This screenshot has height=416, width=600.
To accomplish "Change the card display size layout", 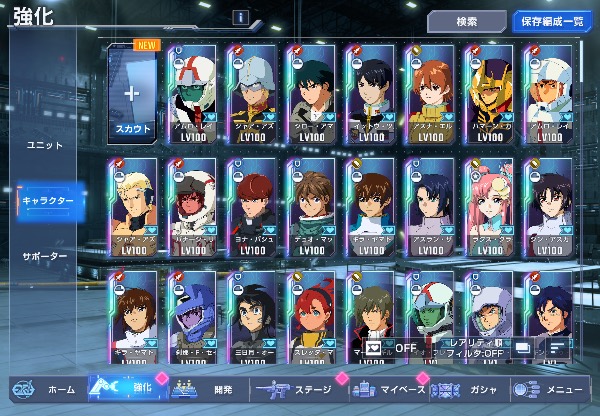I will (x=522, y=348).
